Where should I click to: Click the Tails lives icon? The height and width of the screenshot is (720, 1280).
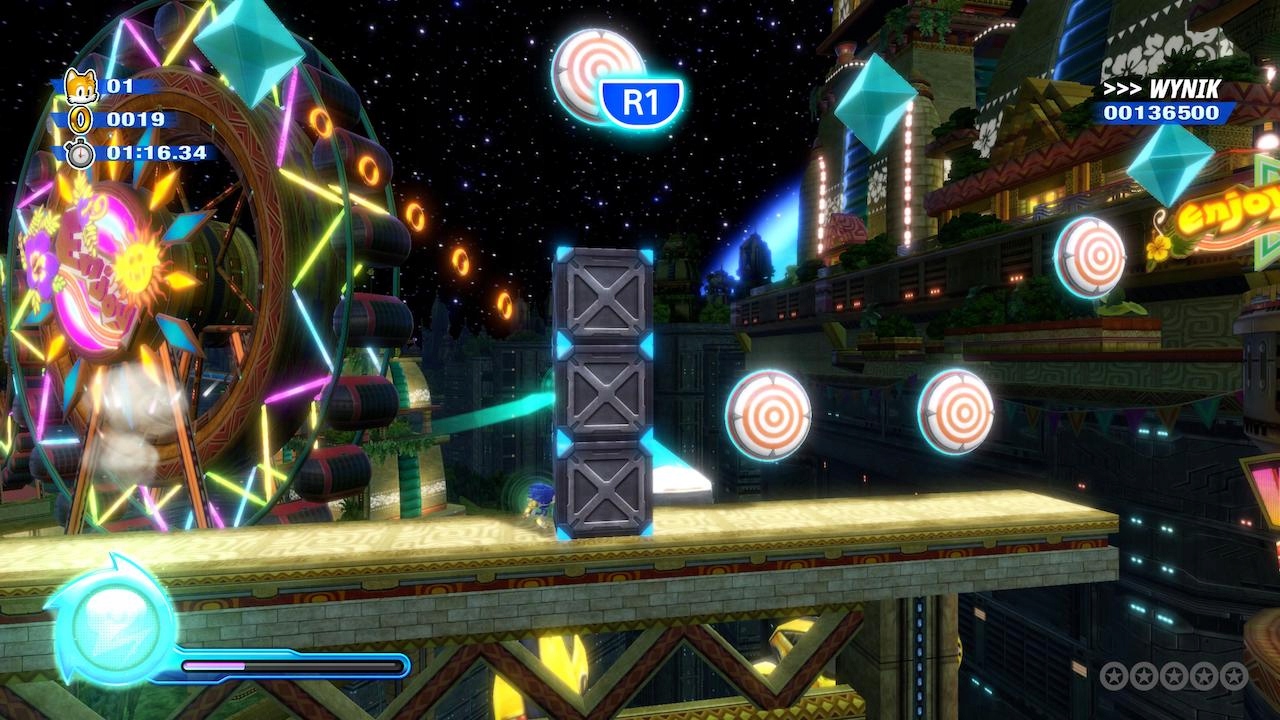point(79,87)
